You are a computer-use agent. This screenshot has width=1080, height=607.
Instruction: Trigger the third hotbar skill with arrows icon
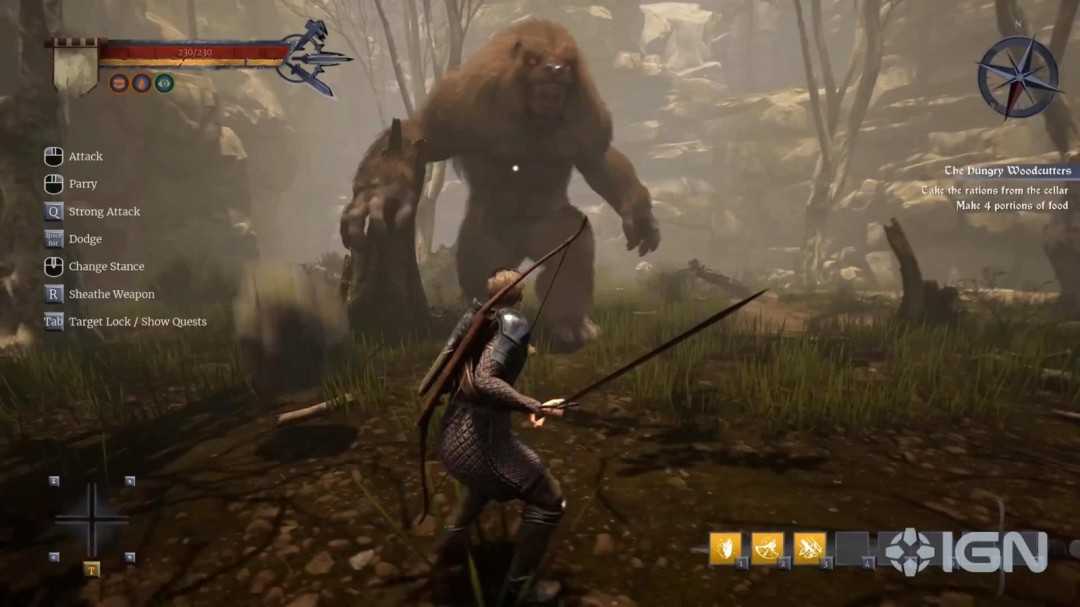point(809,548)
